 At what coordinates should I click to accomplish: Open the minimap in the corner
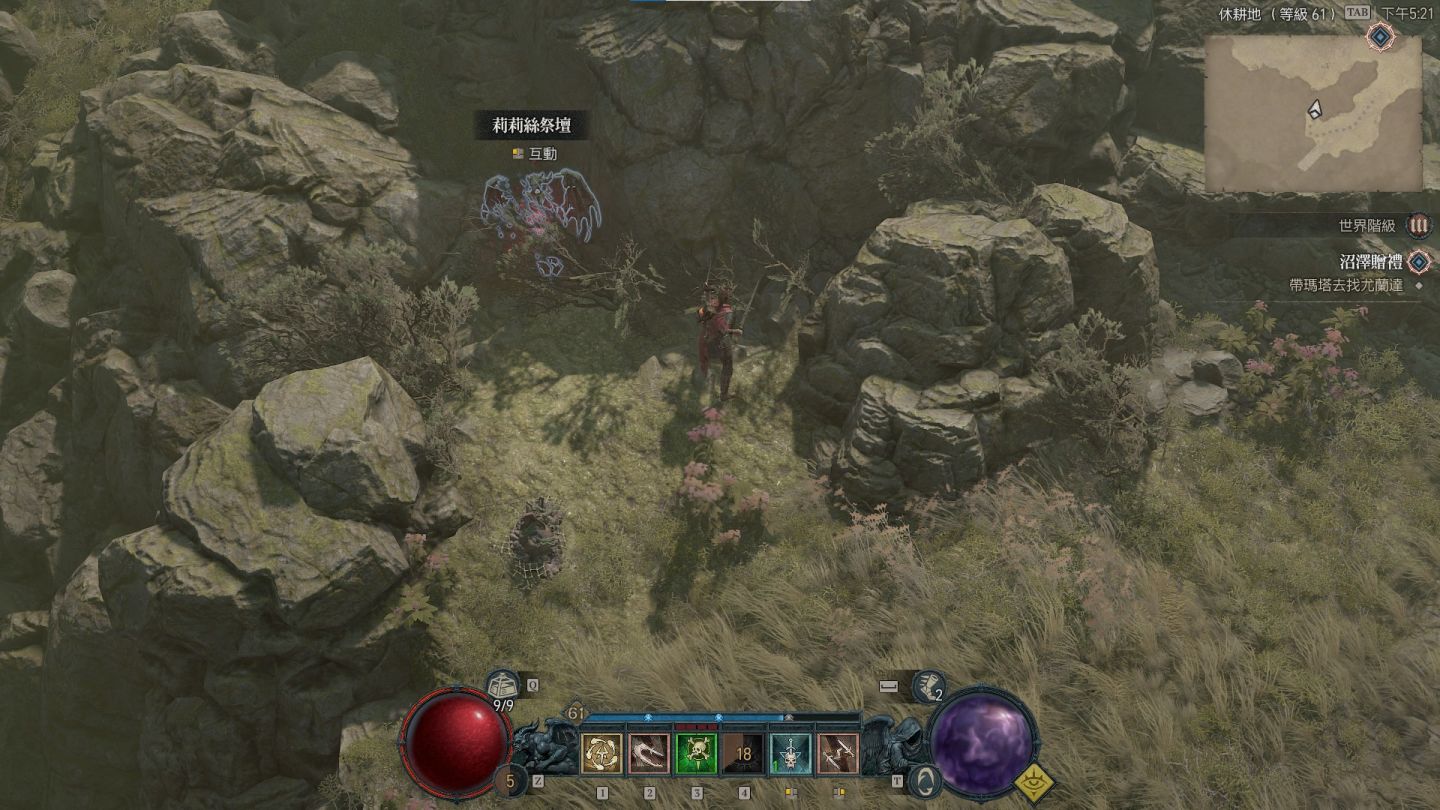coord(1313,113)
